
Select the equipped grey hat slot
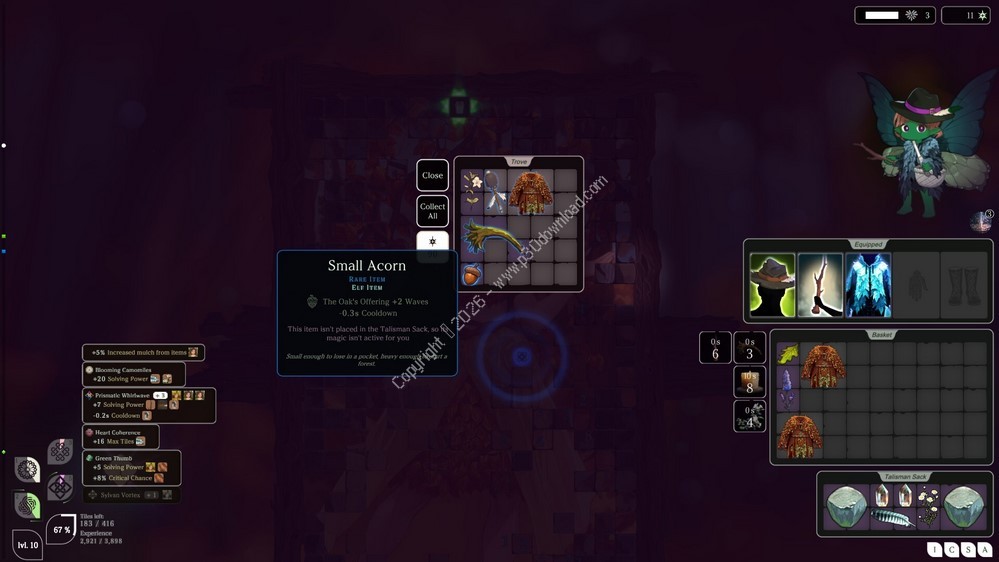[x=772, y=285]
